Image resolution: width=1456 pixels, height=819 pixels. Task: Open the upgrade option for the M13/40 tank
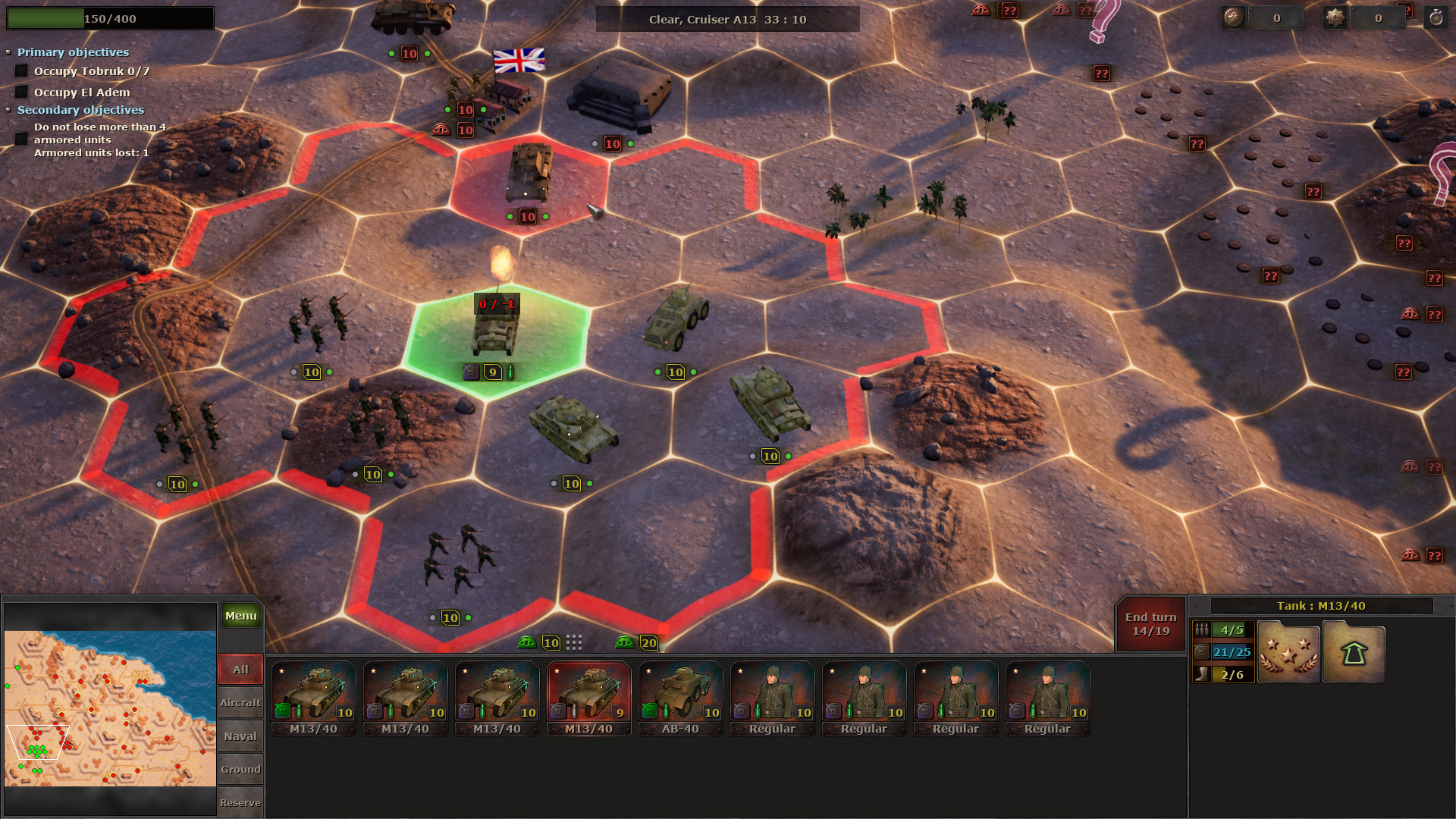1354,651
